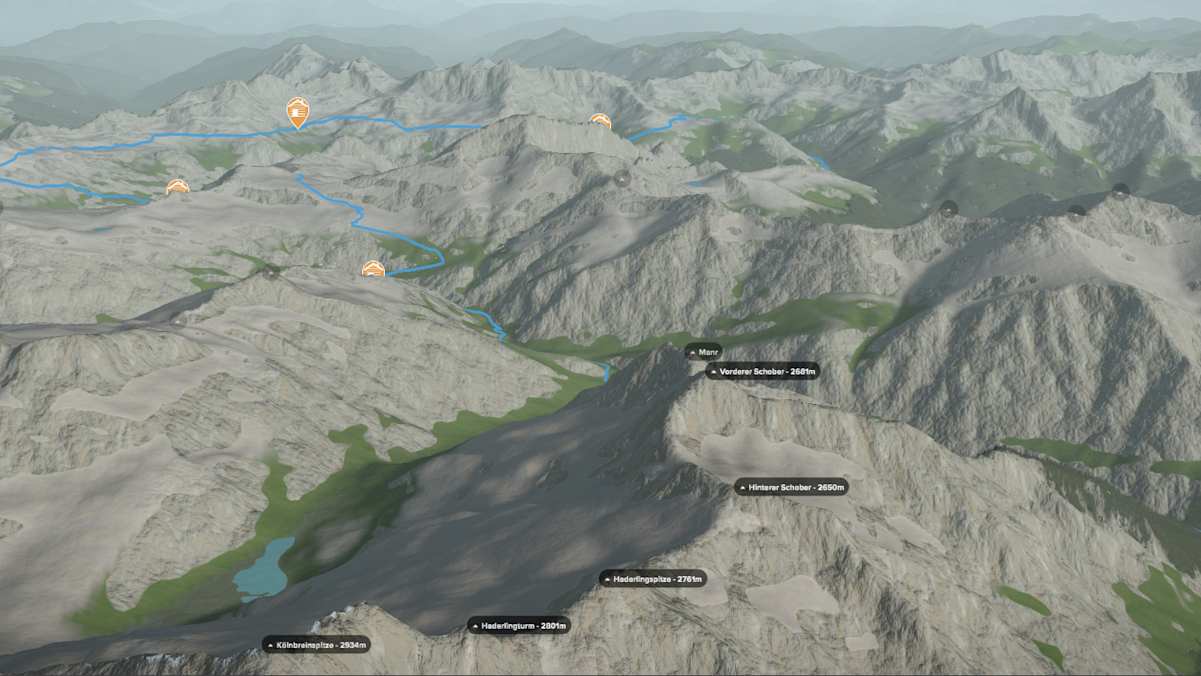Show details for Kölnbreinspitze 2934m
1201x676 pixels.
click(316, 644)
